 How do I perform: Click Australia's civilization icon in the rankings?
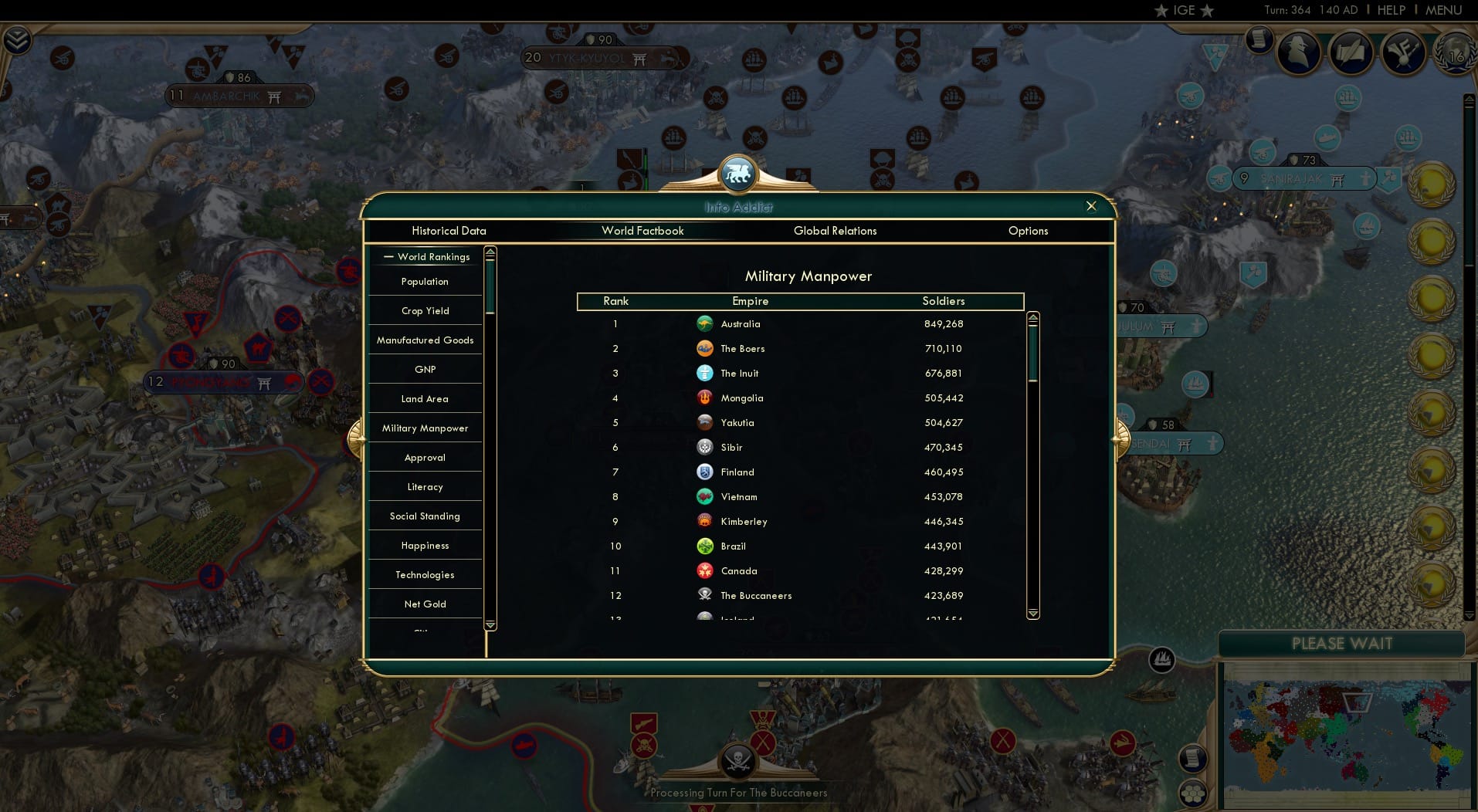point(705,324)
